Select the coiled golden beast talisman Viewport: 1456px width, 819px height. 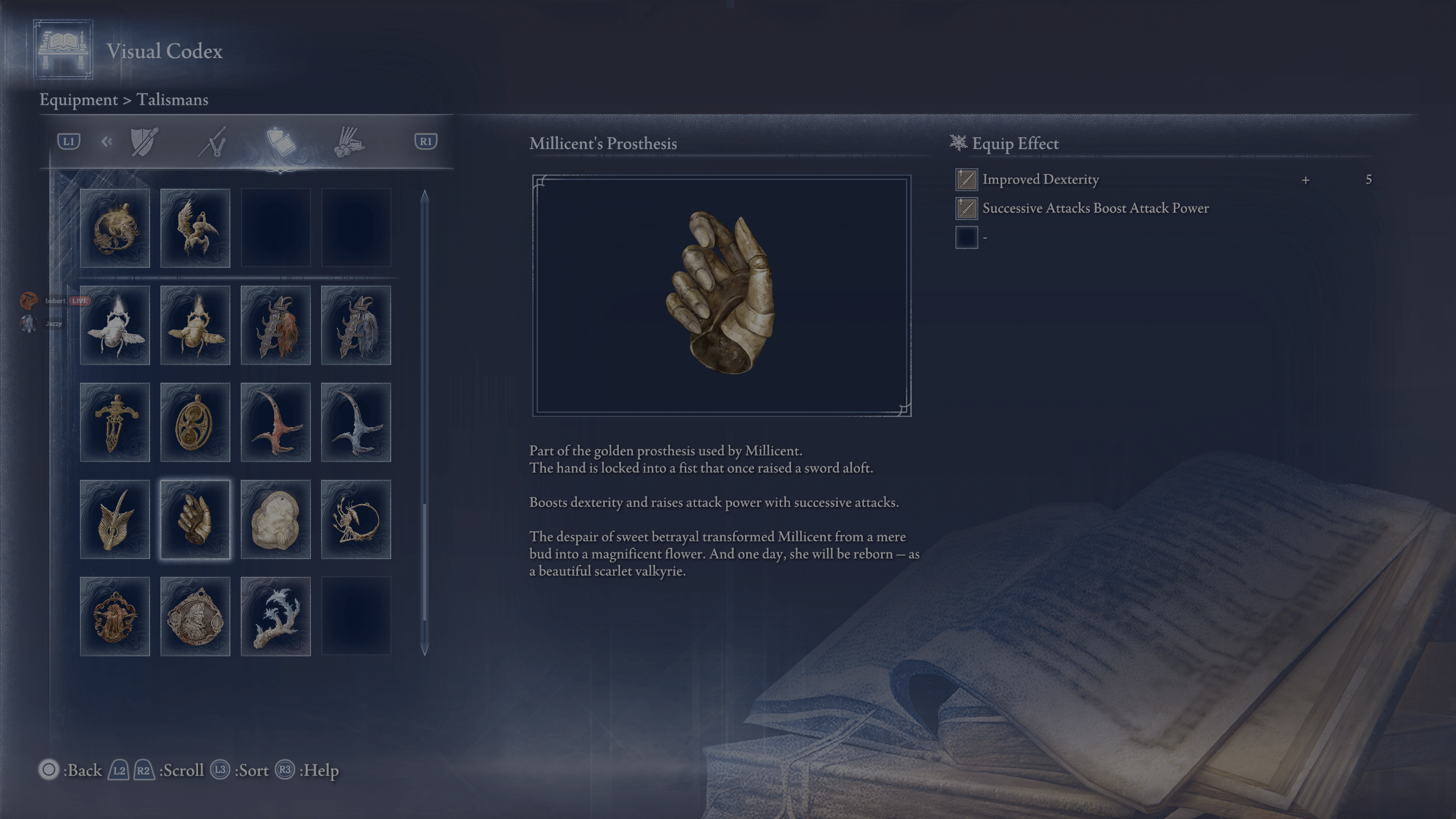115,228
